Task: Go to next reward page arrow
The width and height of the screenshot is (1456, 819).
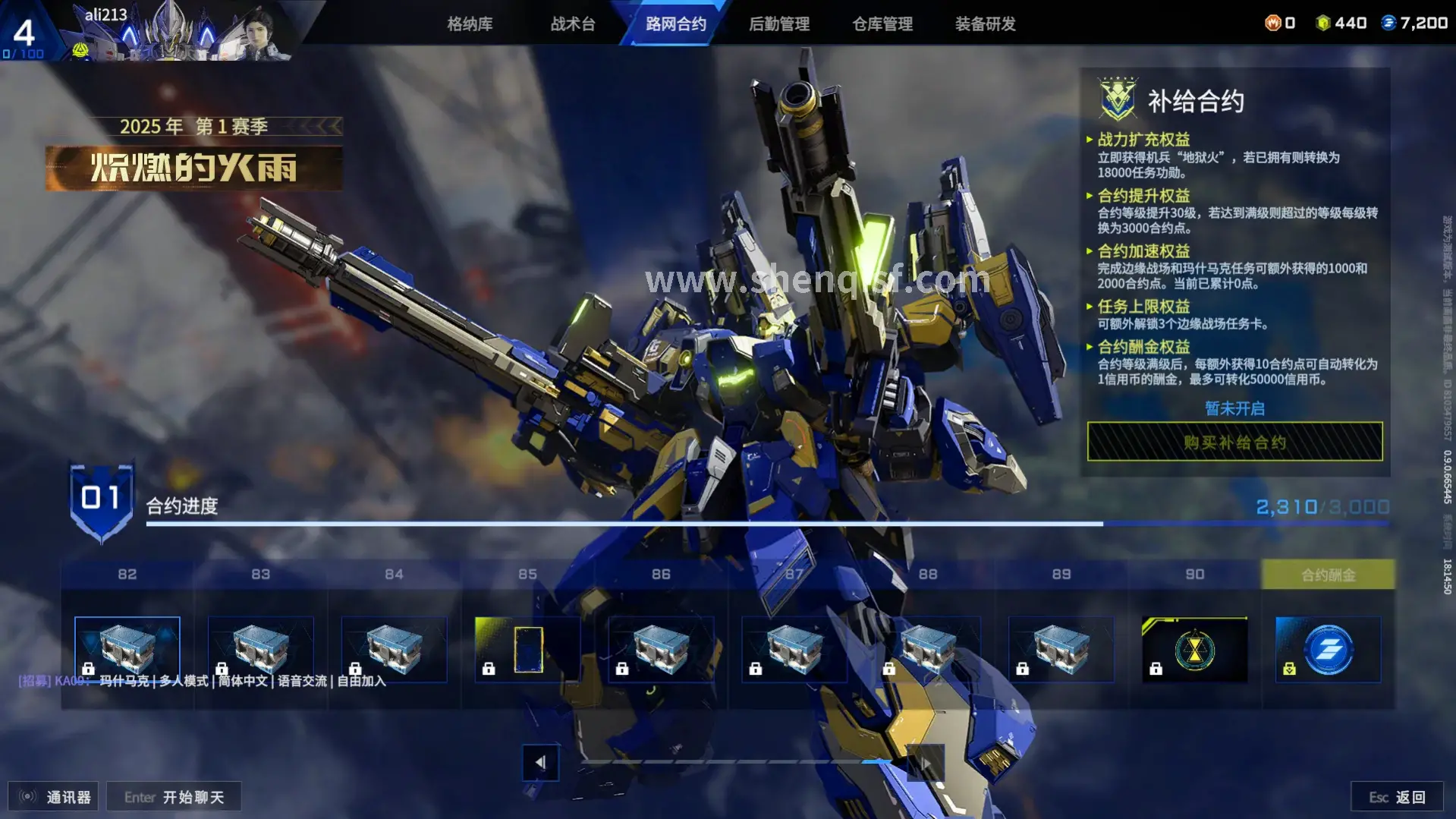Action: 926,762
